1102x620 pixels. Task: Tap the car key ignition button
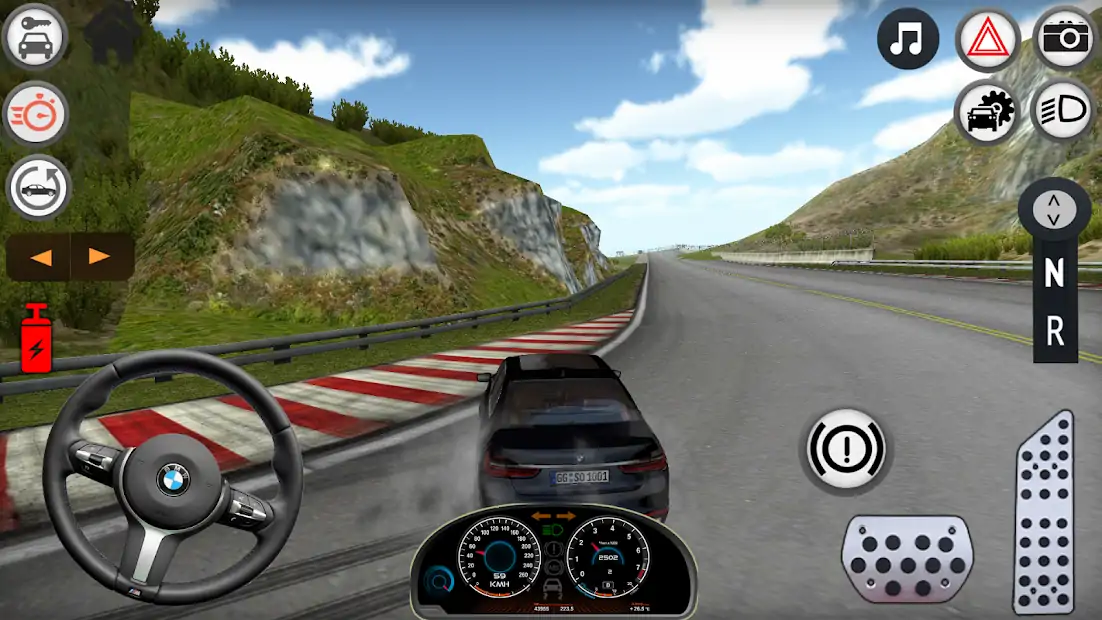click(36, 38)
